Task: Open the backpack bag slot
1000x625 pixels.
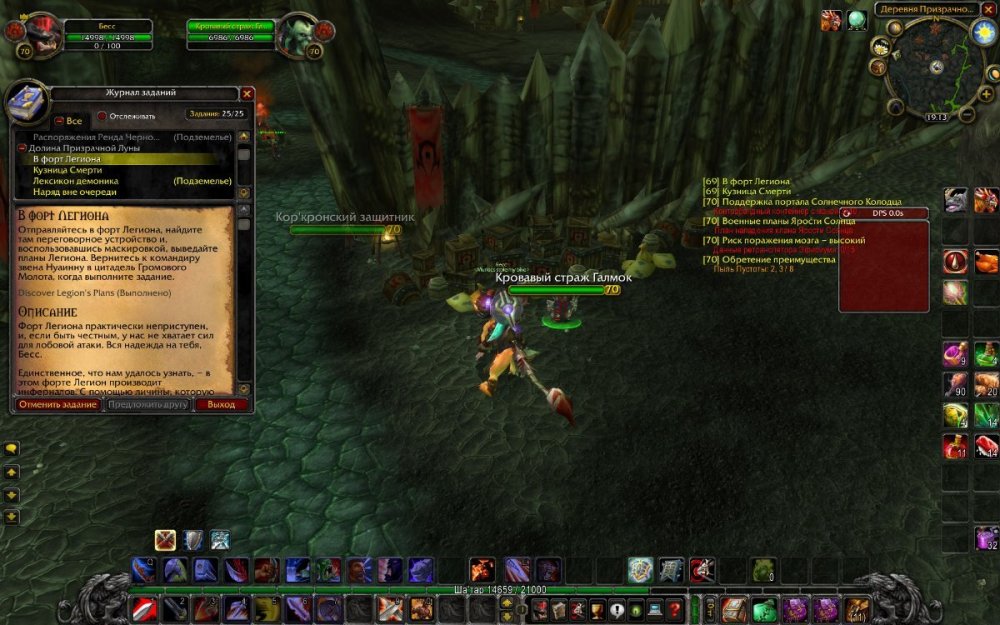Action: (x=857, y=608)
